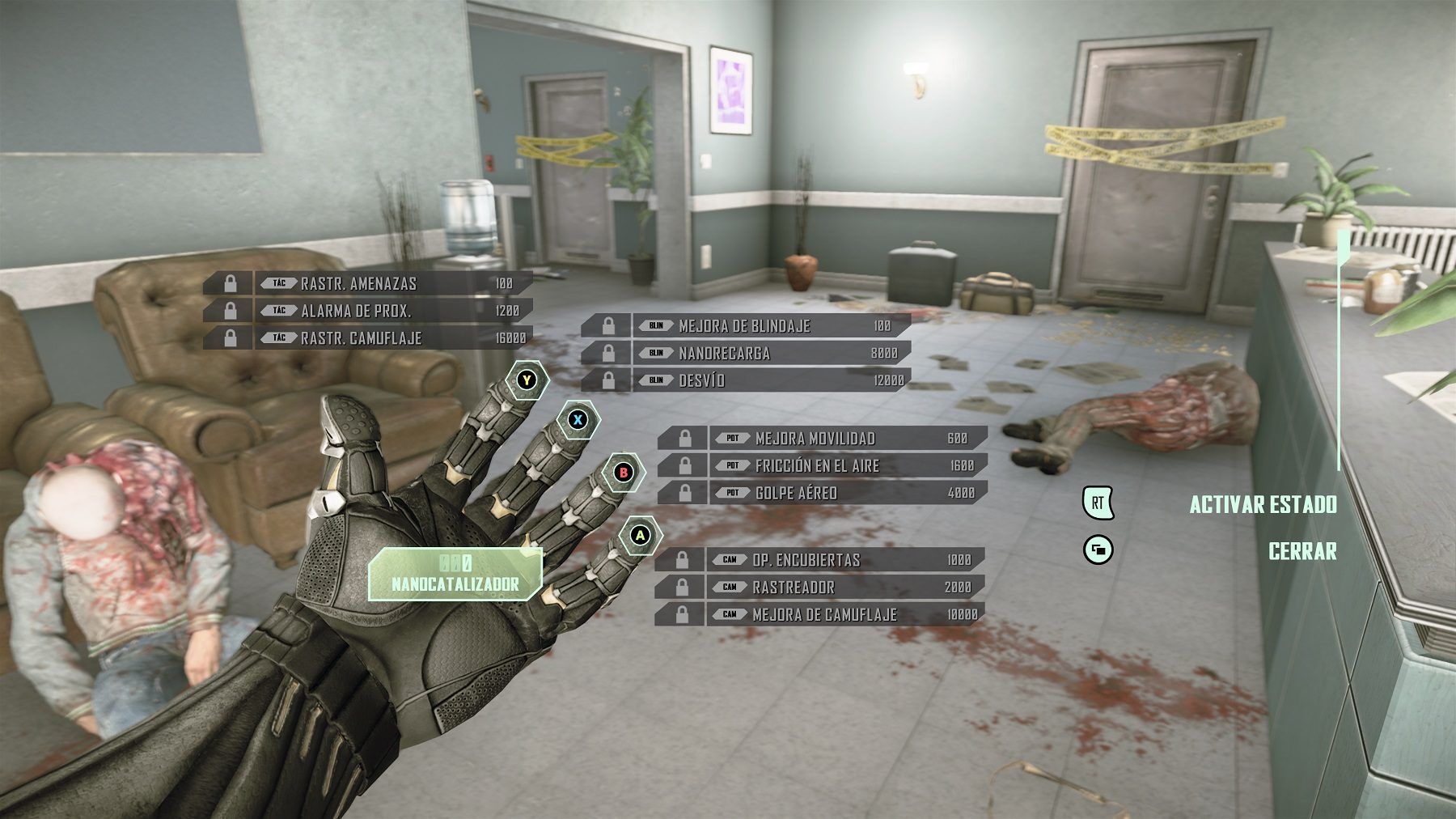Select the Rastr. Amenazas tactical module
Image resolution: width=1456 pixels, height=819 pixels.
[368, 283]
